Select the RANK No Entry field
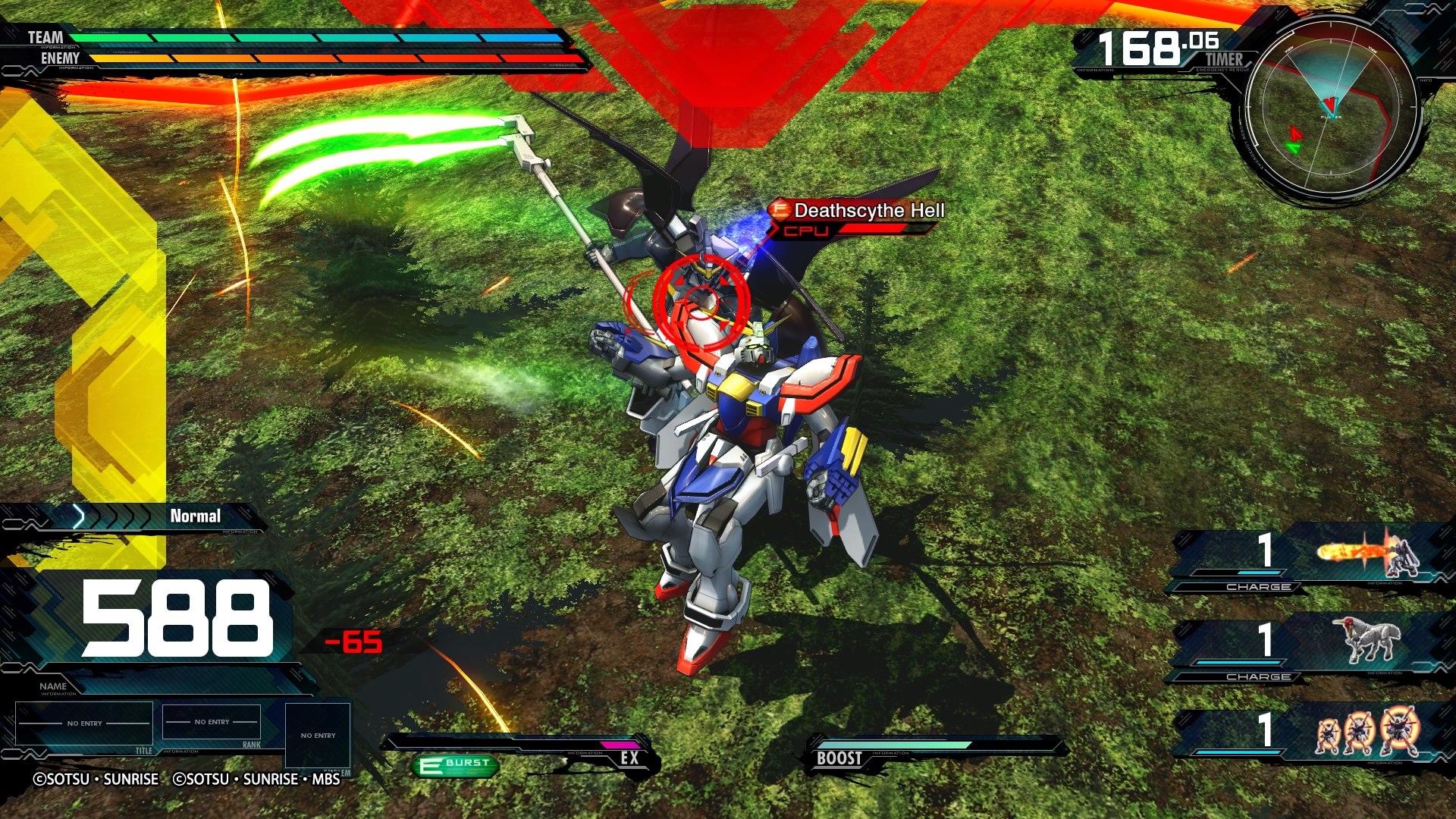The width and height of the screenshot is (1456, 819). point(212,722)
